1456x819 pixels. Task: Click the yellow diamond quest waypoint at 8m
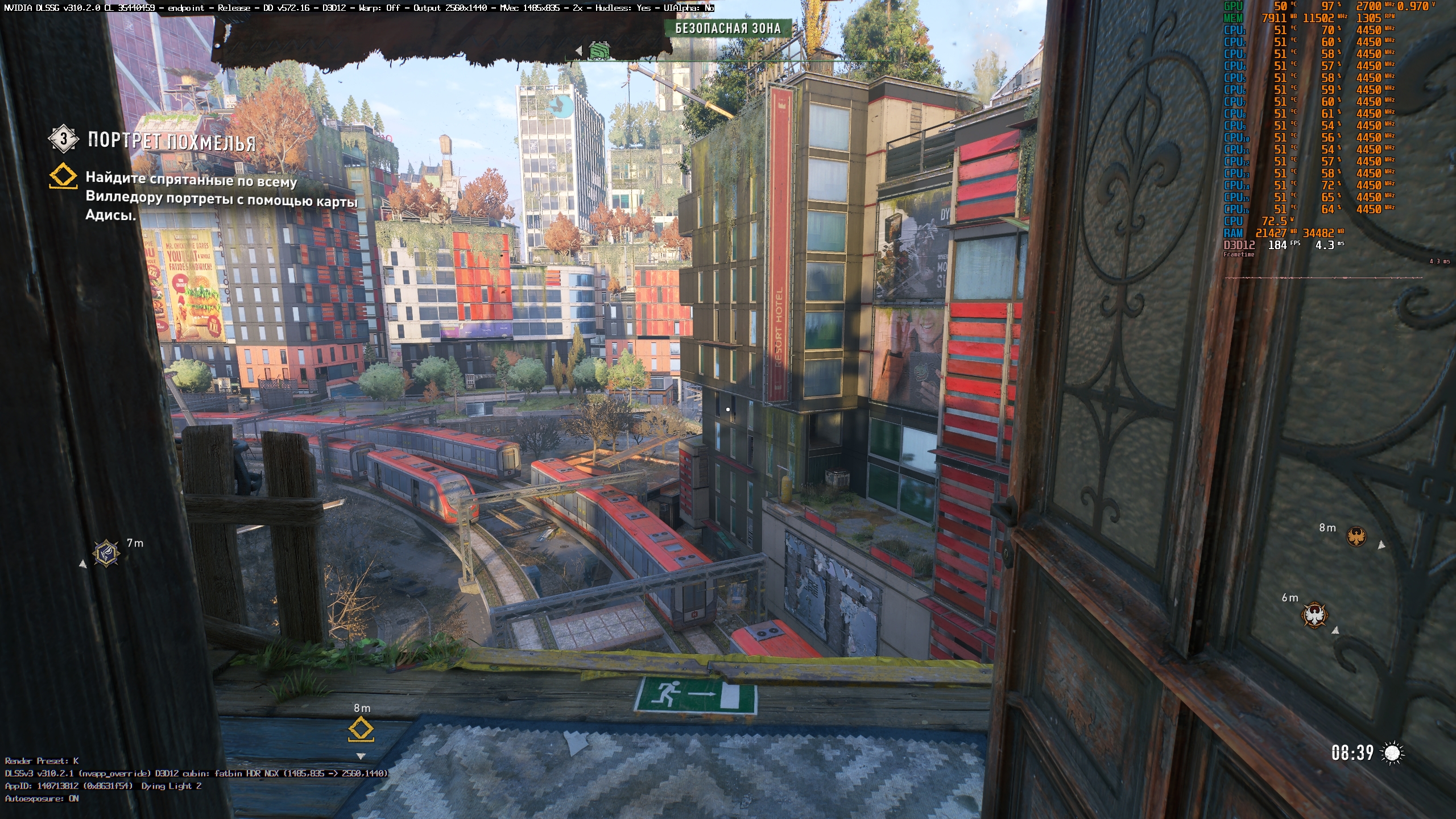tap(361, 729)
